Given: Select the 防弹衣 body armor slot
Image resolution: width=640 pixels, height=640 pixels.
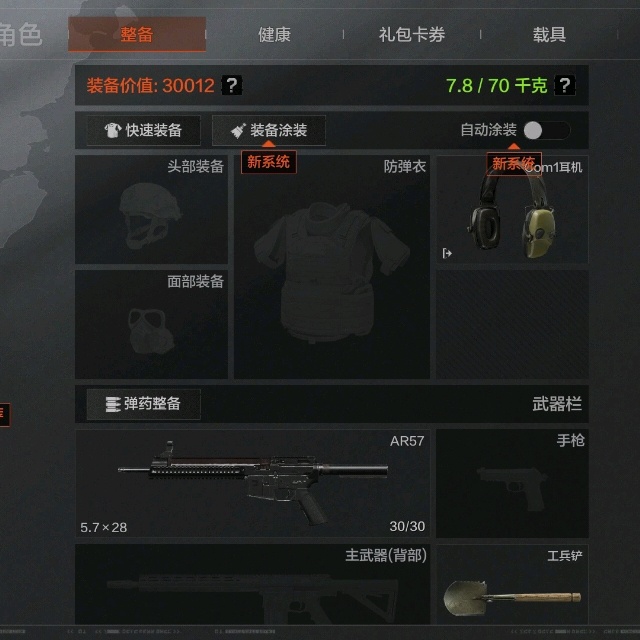Looking at the screenshot, I should pyautogui.click(x=332, y=267).
